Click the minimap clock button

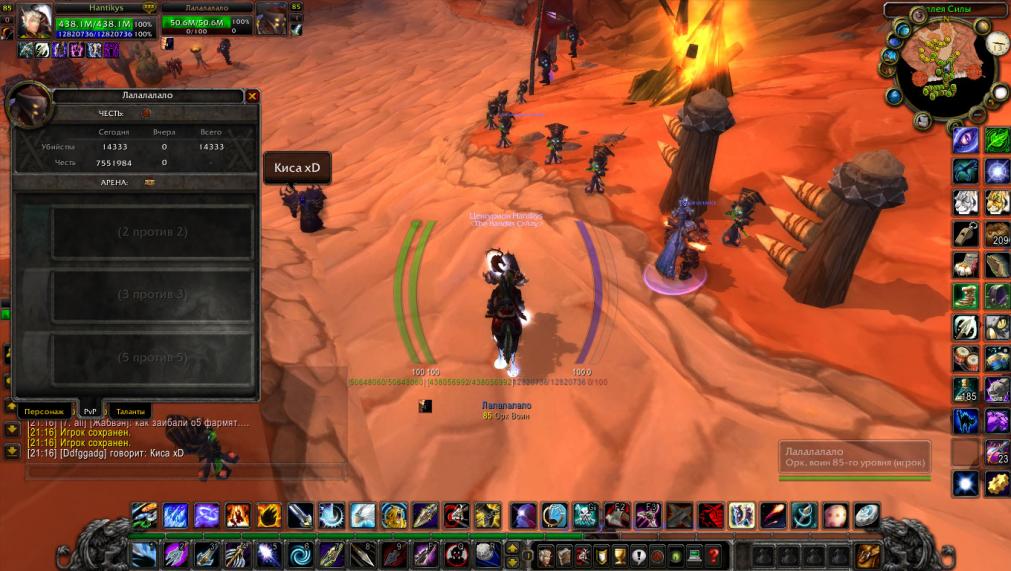pos(997,43)
